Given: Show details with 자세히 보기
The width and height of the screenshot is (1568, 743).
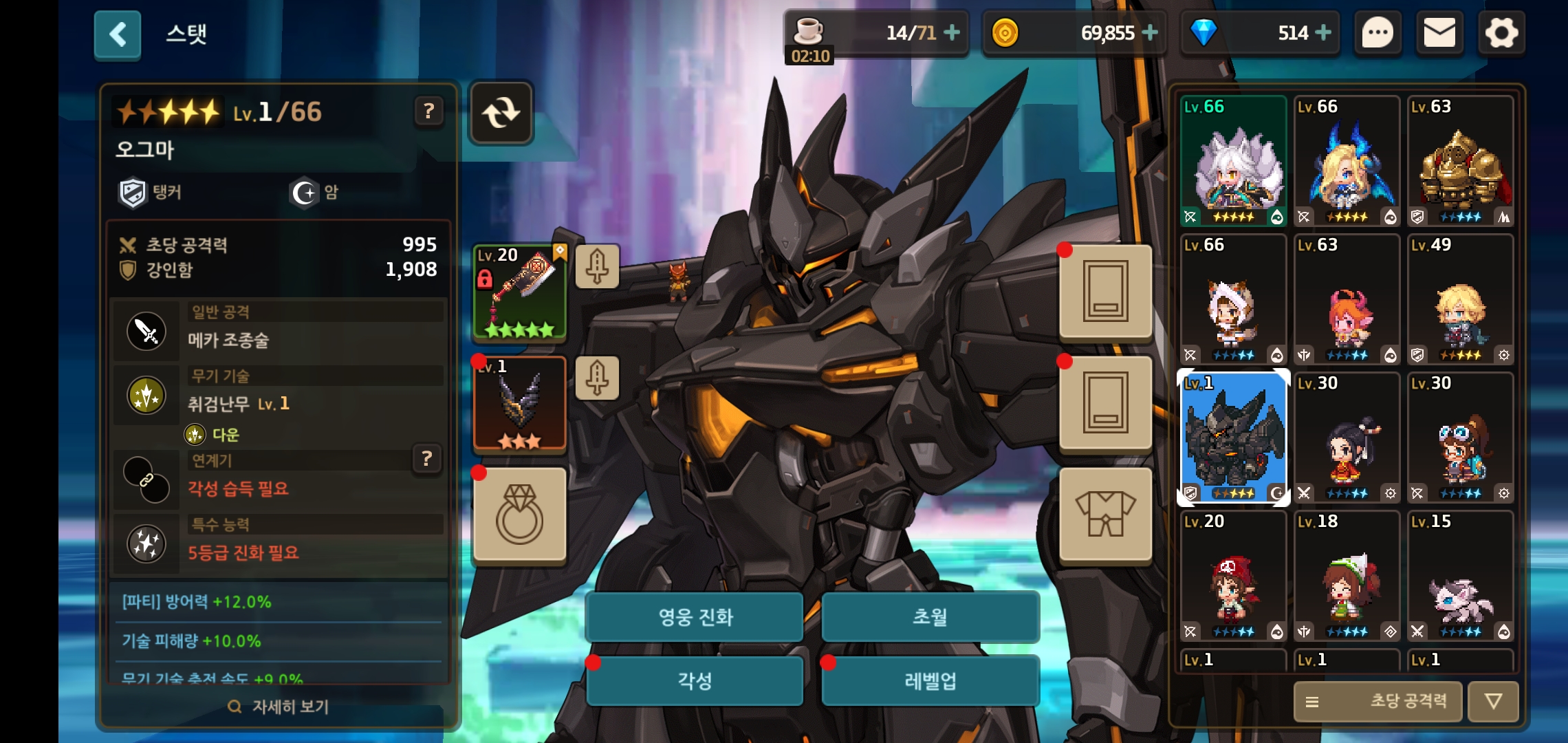Looking at the screenshot, I should click(x=279, y=707).
